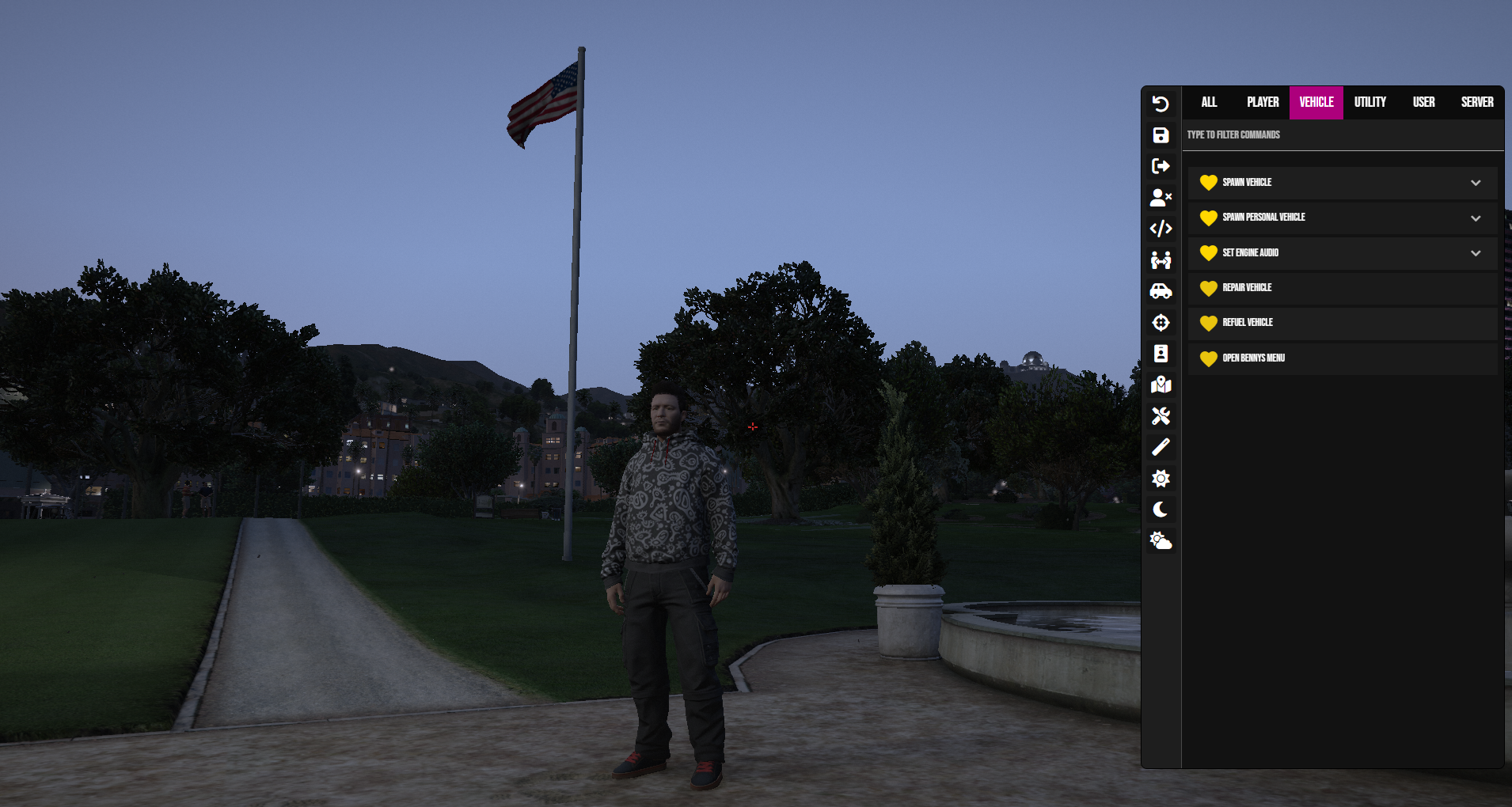Expand the Spawn Vehicle options chevron
Viewport: 1512px width, 807px height.
point(1476,183)
